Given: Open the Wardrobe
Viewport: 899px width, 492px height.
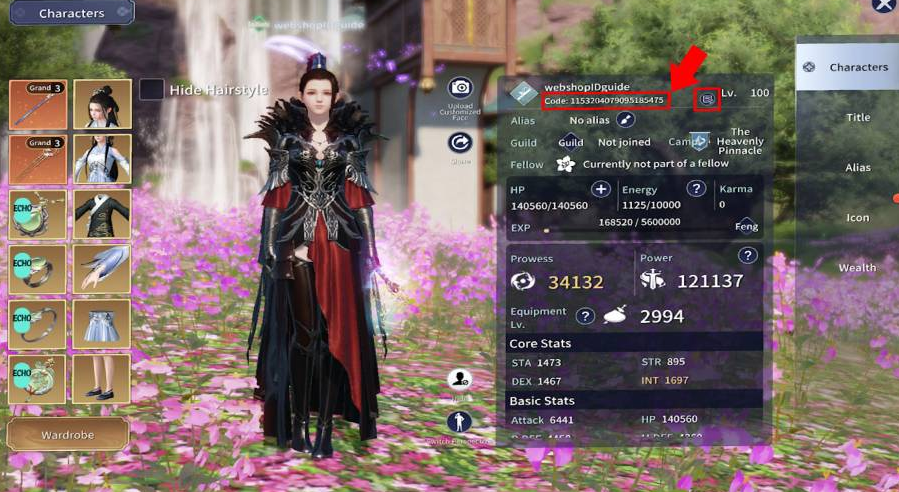Looking at the screenshot, I should tap(67, 435).
